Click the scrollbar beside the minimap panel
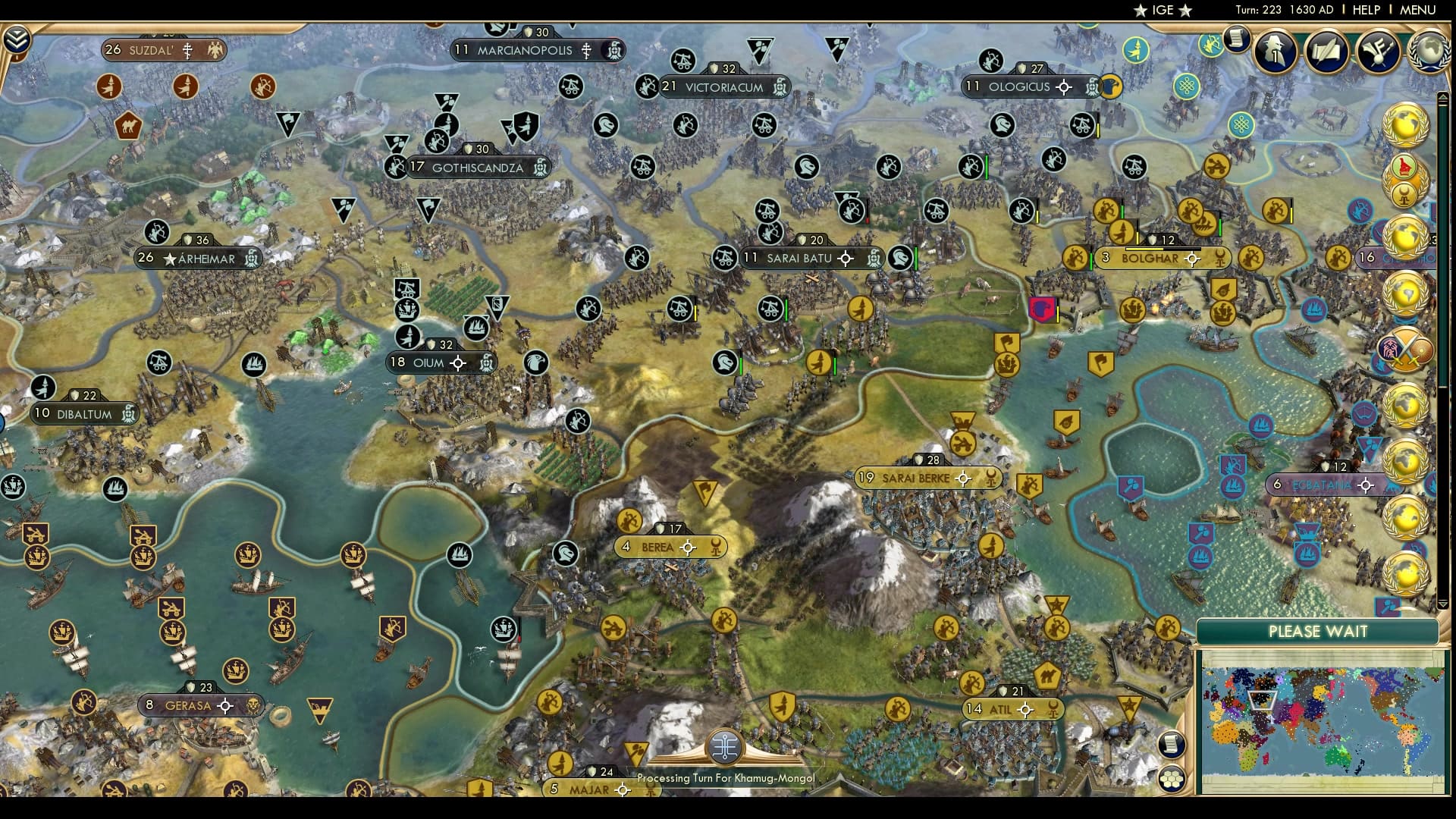Screen dimensions: 1456x819 pos(1445,379)
